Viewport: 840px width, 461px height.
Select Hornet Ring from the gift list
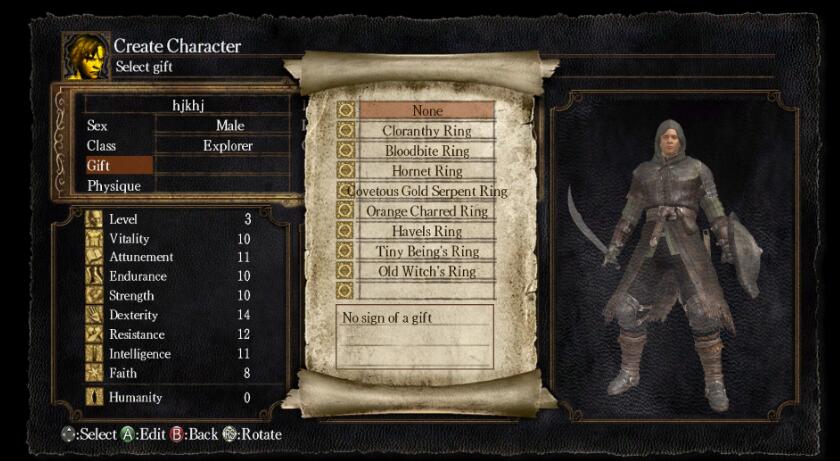point(427,171)
